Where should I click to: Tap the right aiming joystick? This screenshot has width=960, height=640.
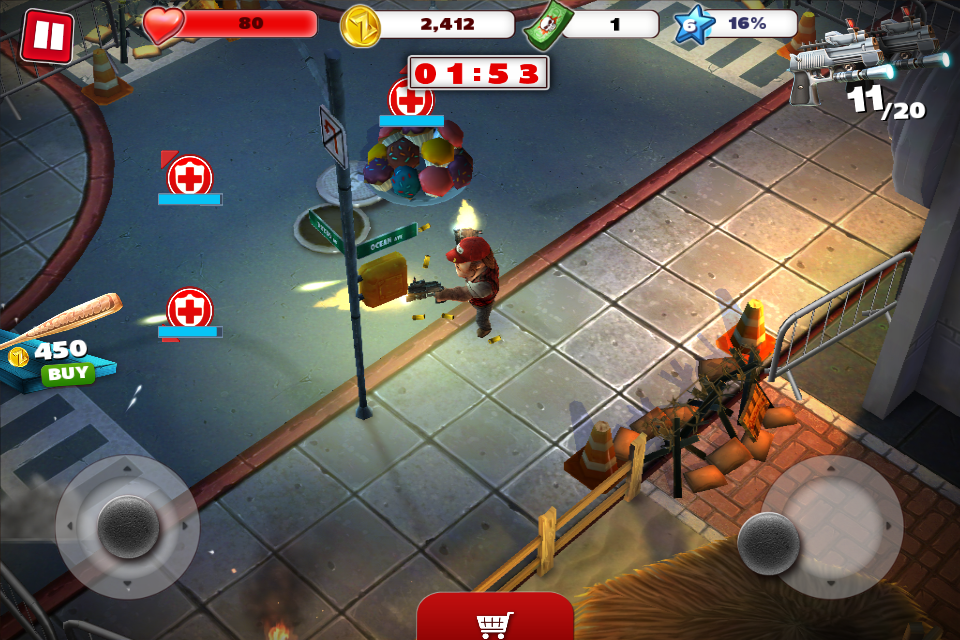tap(768, 543)
